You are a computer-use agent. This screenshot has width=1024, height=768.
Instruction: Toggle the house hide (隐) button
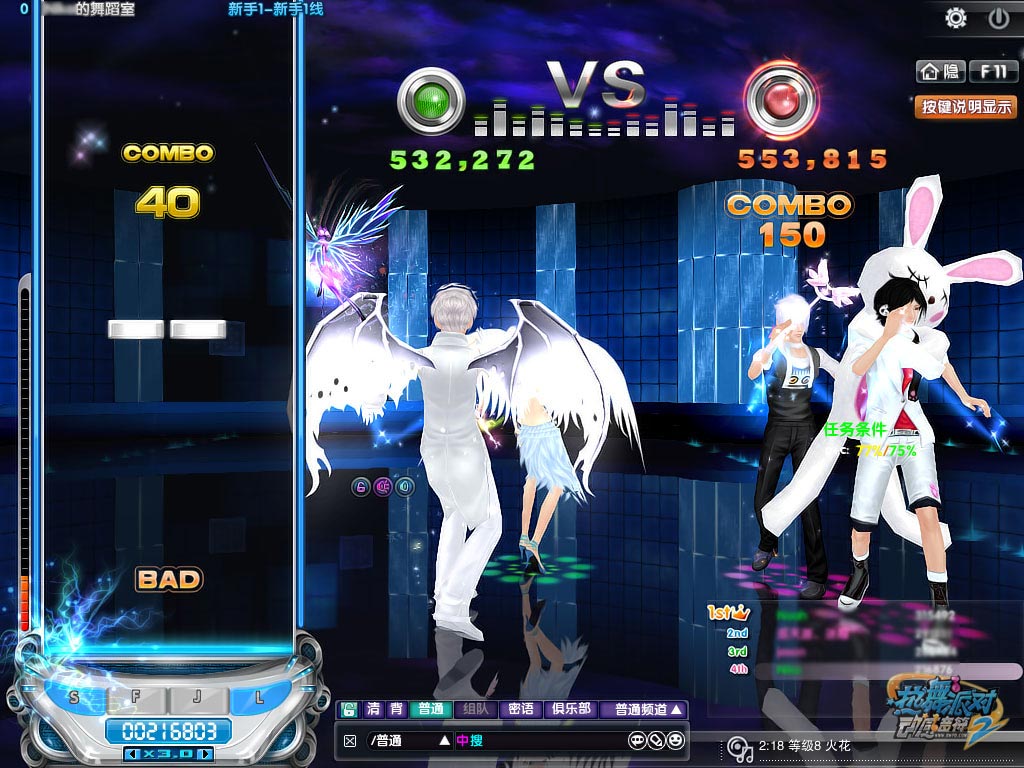pyautogui.click(x=940, y=71)
